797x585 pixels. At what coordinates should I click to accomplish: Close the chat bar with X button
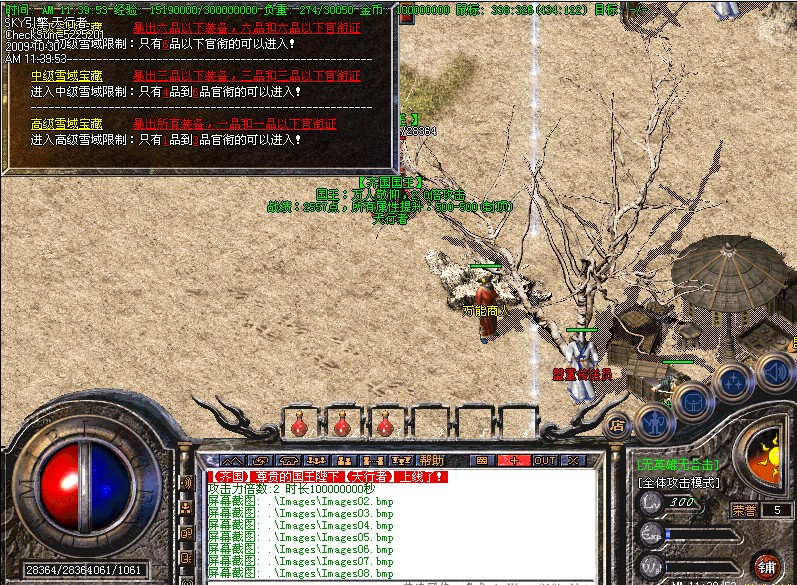(x=573, y=460)
